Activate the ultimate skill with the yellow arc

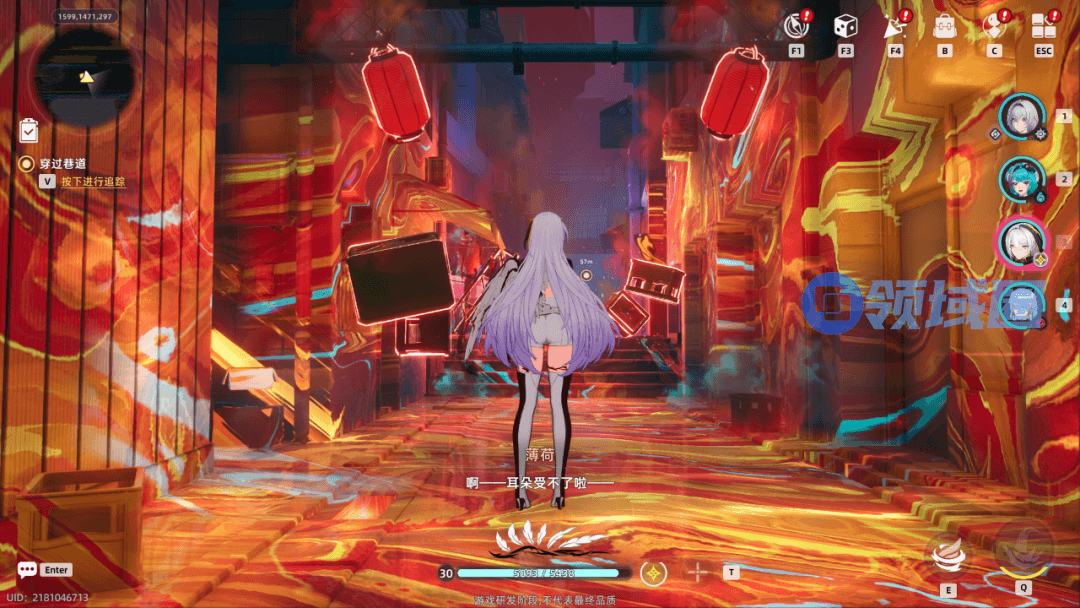[1022, 550]
